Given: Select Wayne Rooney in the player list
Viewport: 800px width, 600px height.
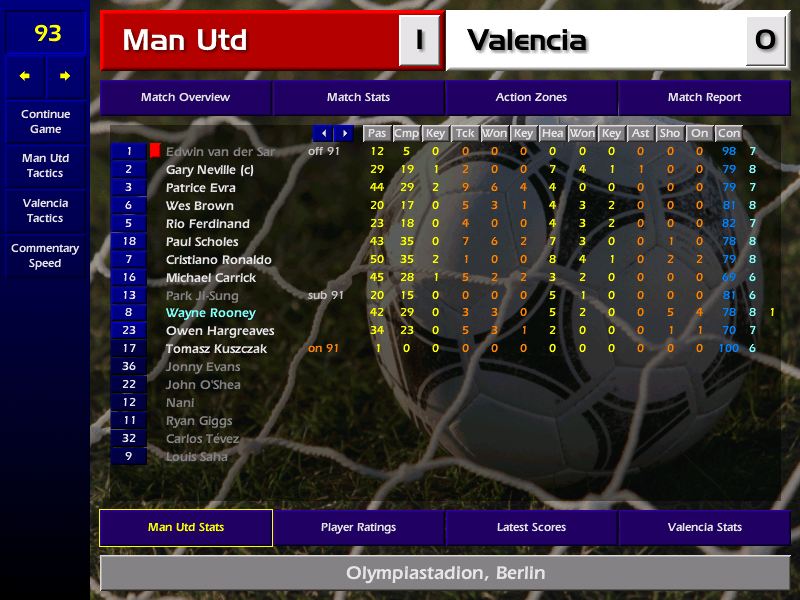Looking at the screenshot, I should (210, 313).
